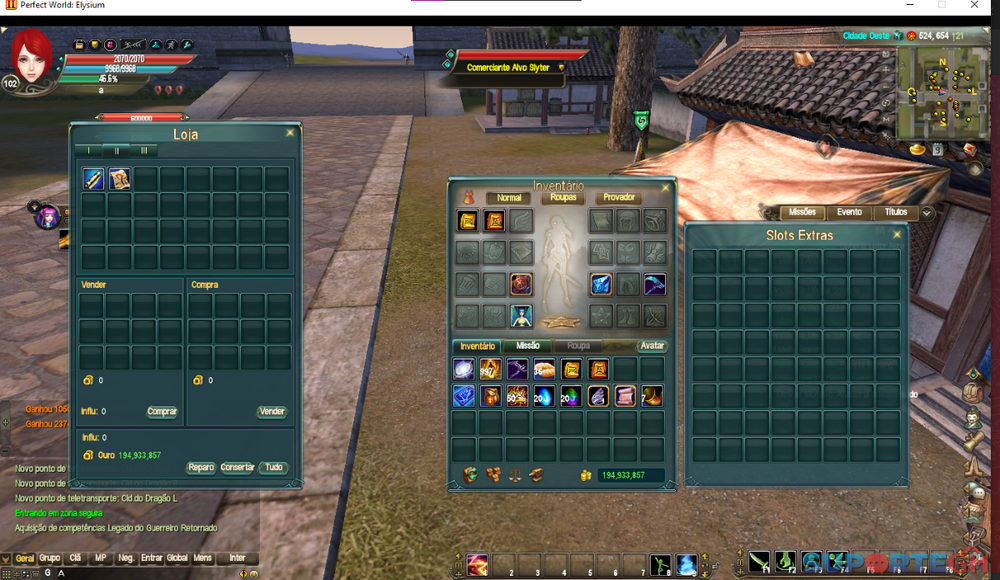The width and height of the screenshot is (1000, 580).
Task: Select the Grupo chat channel tab
Action: pos(49,558)
